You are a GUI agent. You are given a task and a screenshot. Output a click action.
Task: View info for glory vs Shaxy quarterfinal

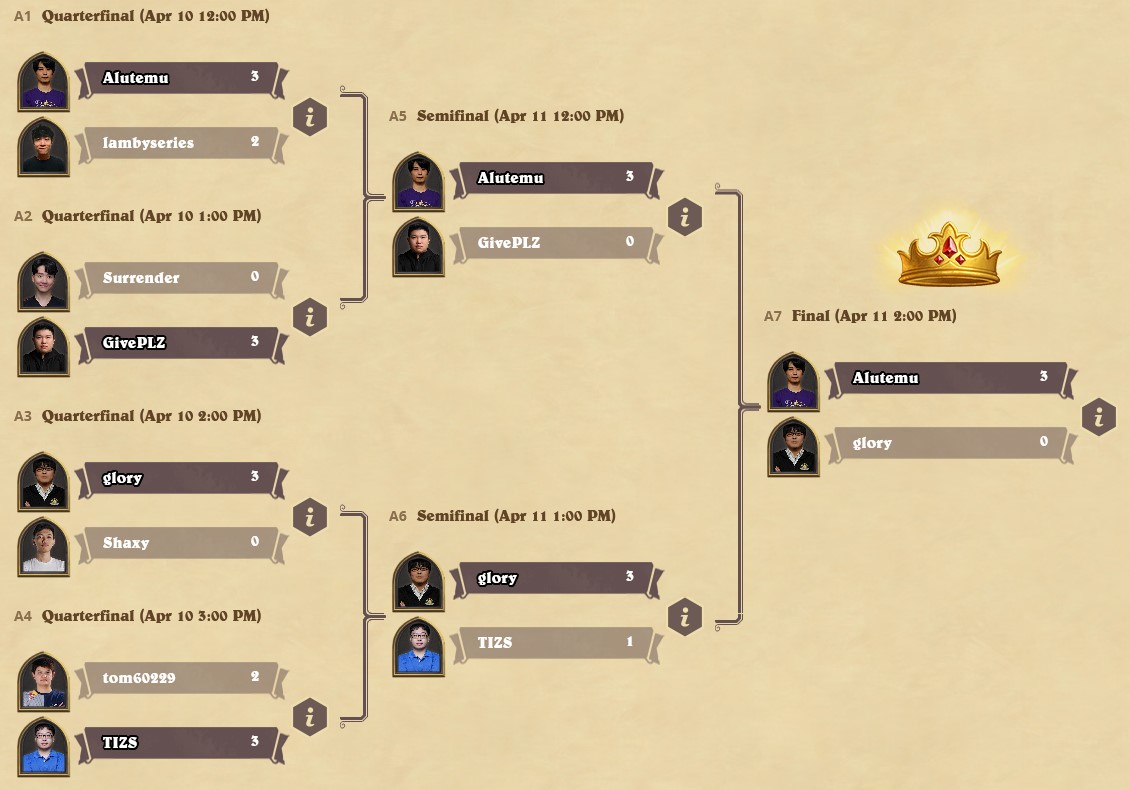310,518
